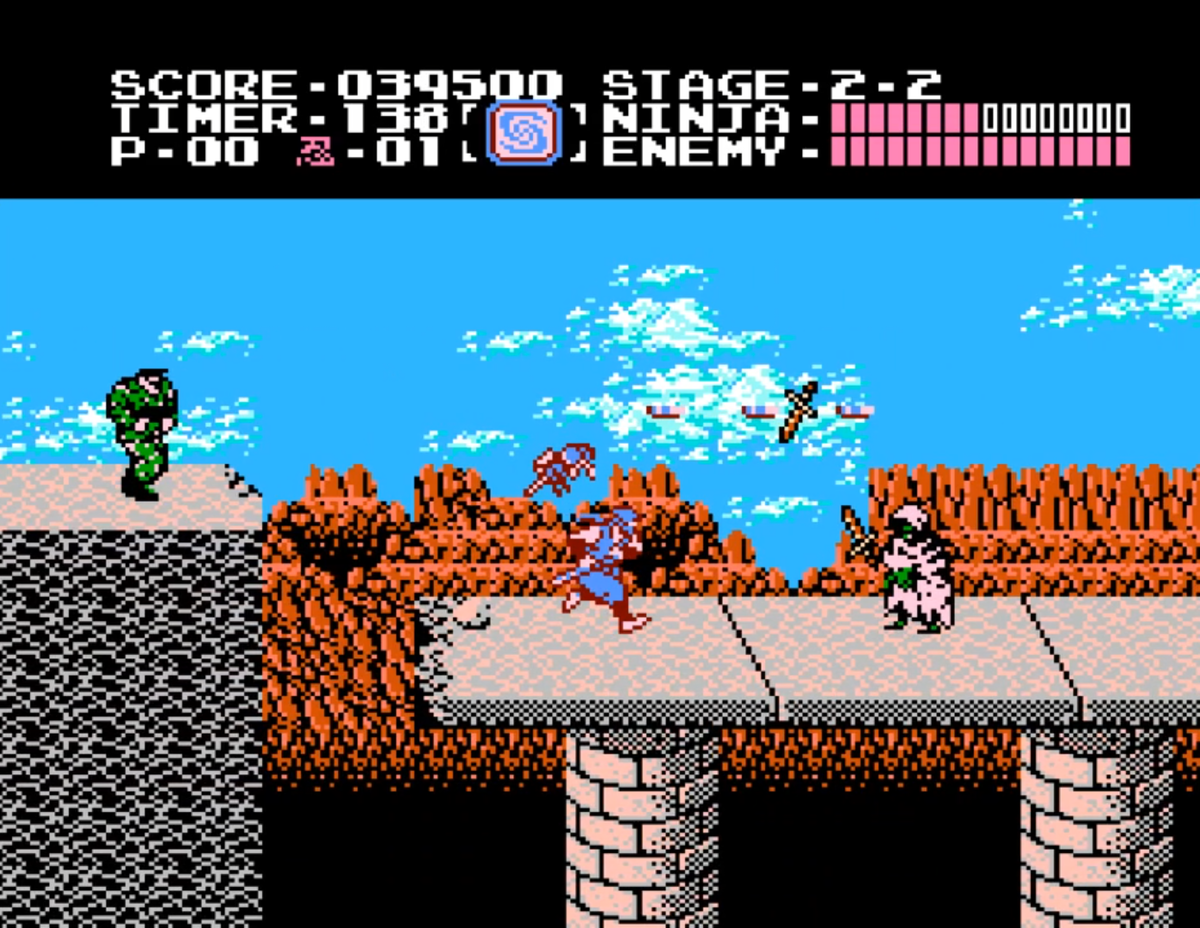Select the blue spiral ninpo item icon
Screen dimensions: 1200x928
pos(523,133)
